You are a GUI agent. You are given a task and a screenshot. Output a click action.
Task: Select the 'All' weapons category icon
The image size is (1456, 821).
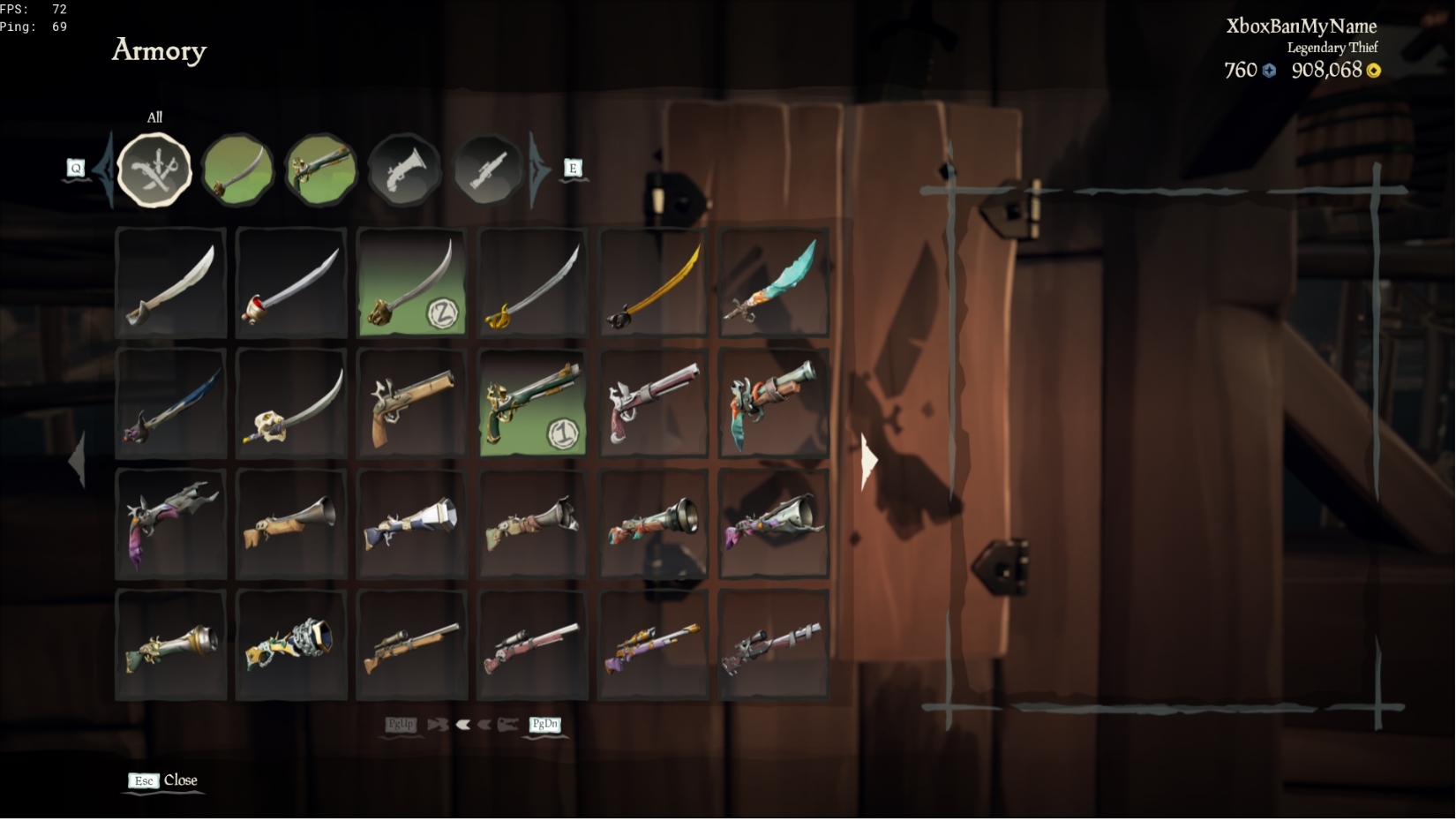tap(154, 169)
